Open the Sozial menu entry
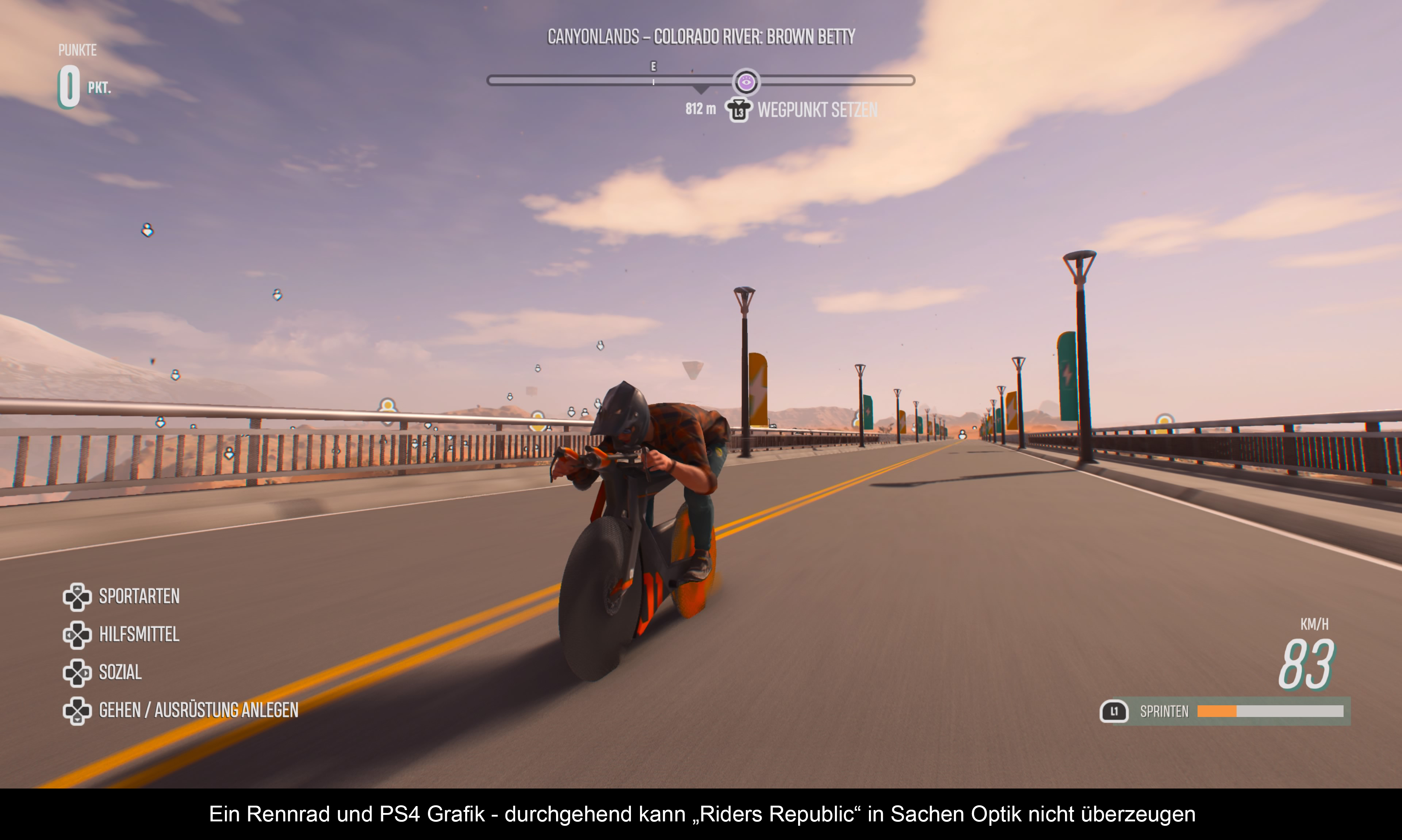 [x=120, y=672]
